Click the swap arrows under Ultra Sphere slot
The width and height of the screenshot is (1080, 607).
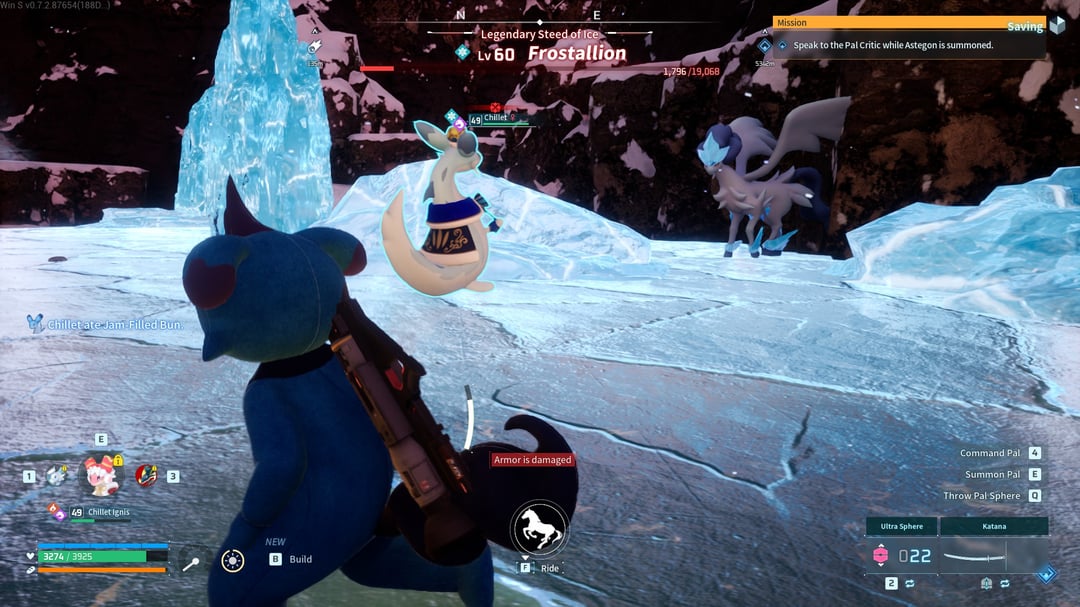(910, 583)
